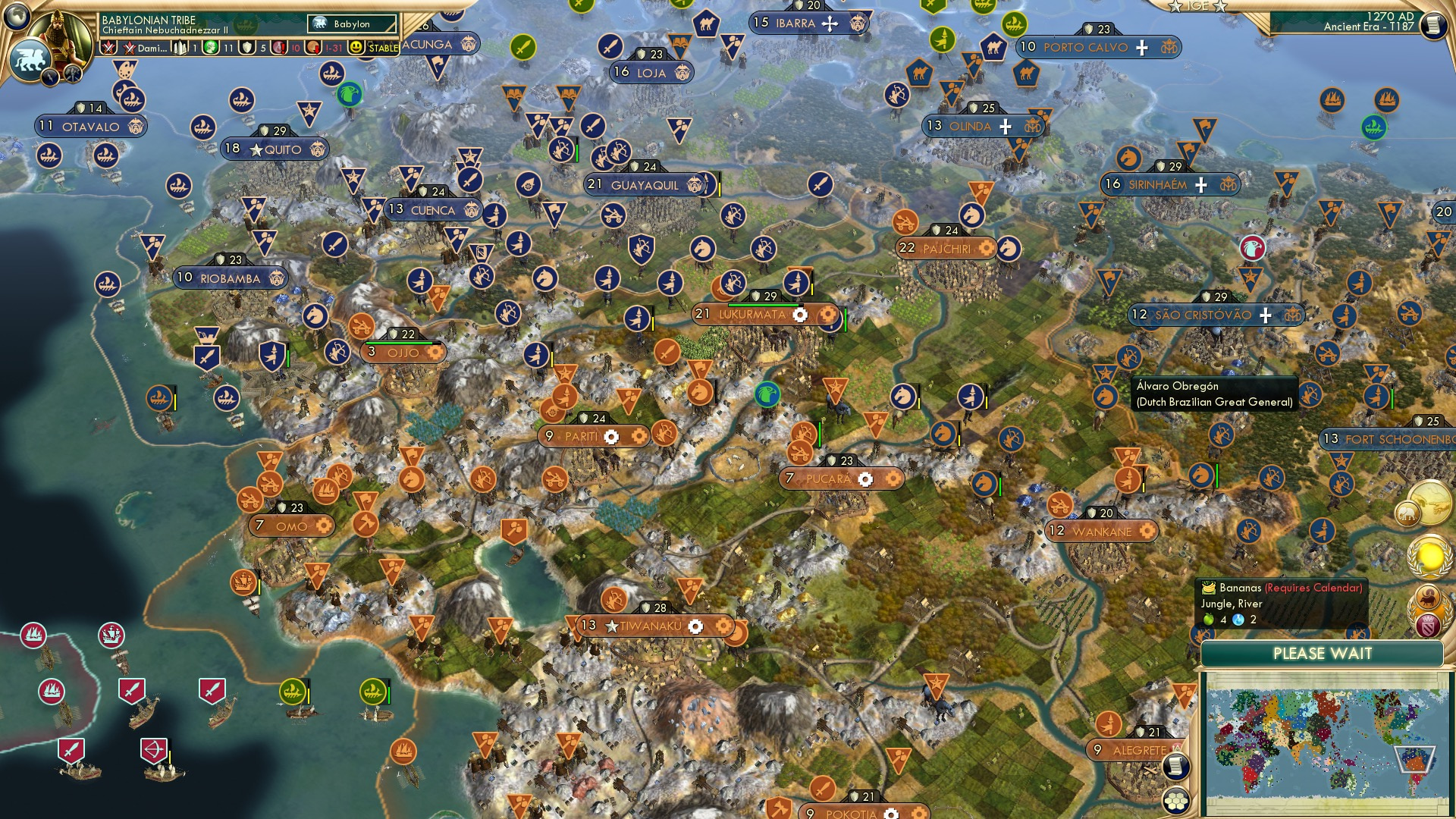Screen dimensions: 1456x819
Task: Click the green science face in the stats bar
Action: (209, 47)
